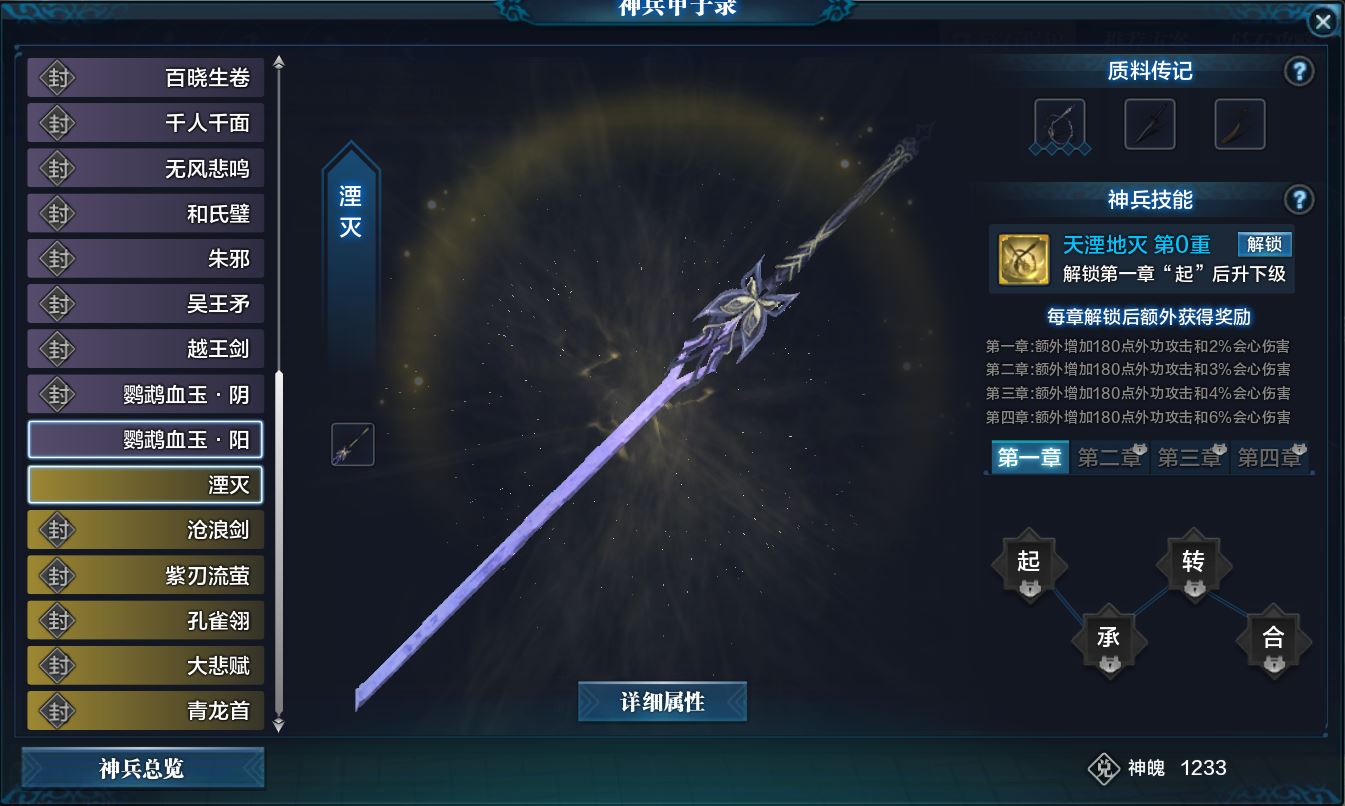Select 百晓生卷 from the weapon list
Viewport: 1345px width, 806px height.
pos(146,78)
